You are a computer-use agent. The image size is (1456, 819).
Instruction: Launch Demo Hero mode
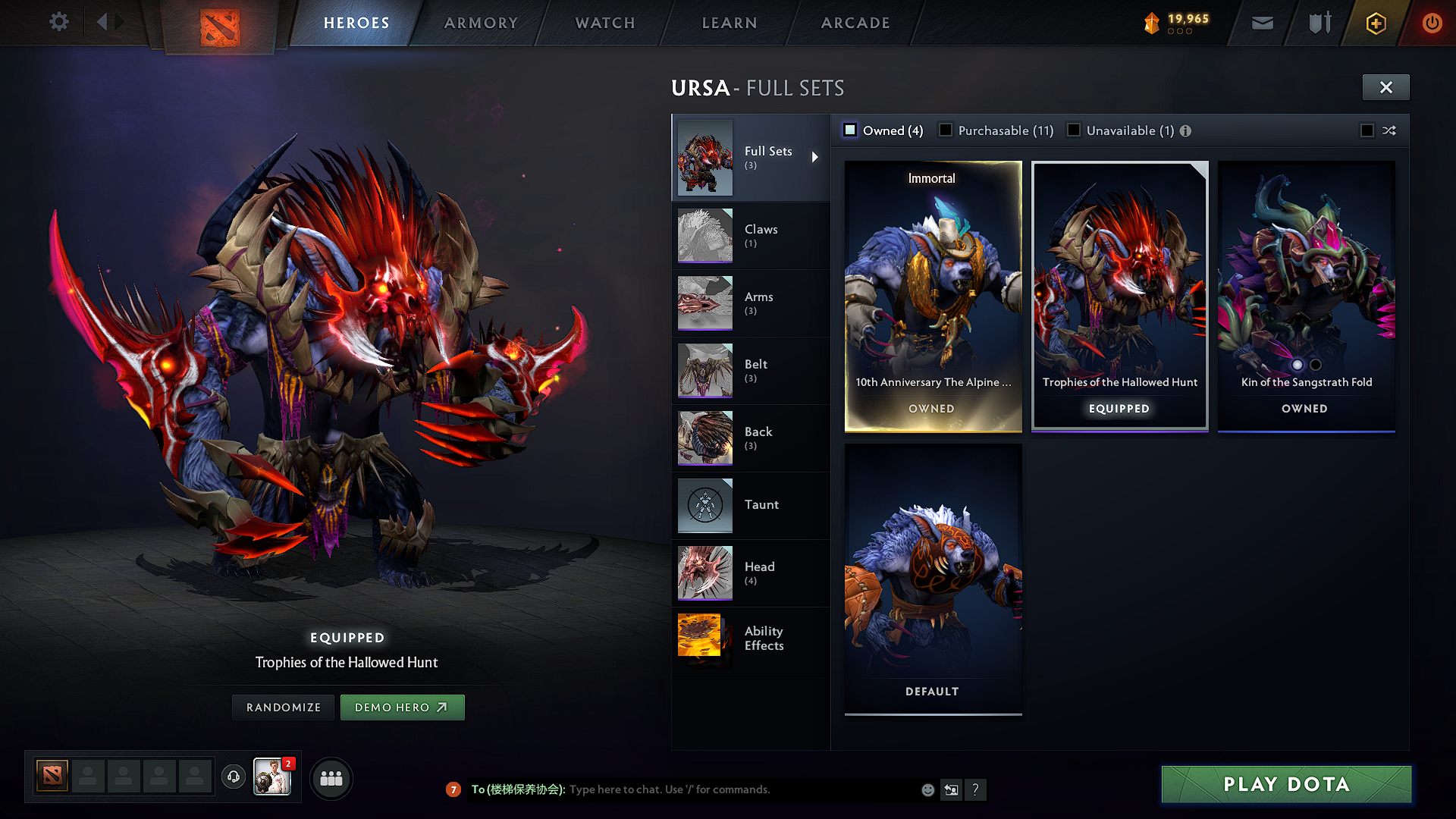[402, 708]
